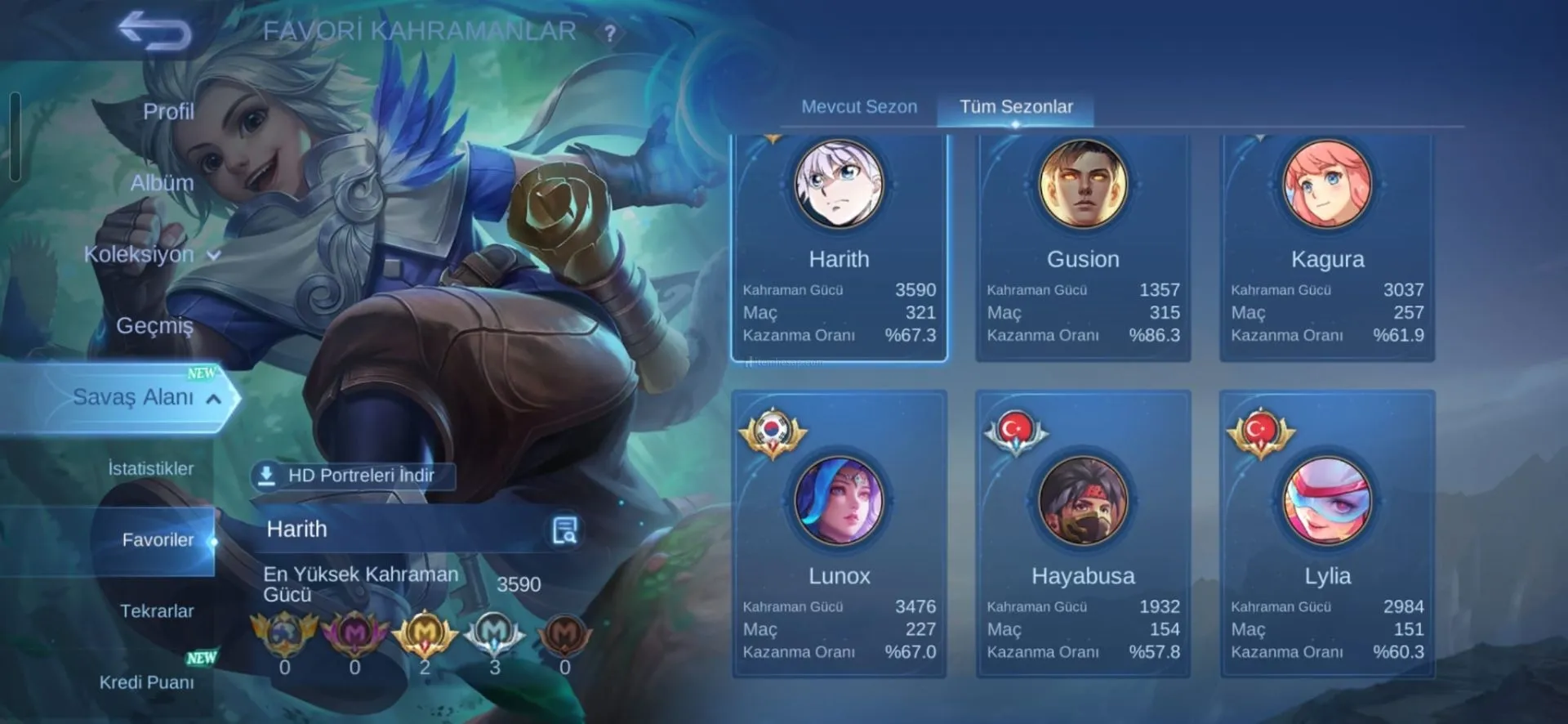Open the Geçmiş menu entry
Viewport: 1568px width, 724px height.
(154, 325)
